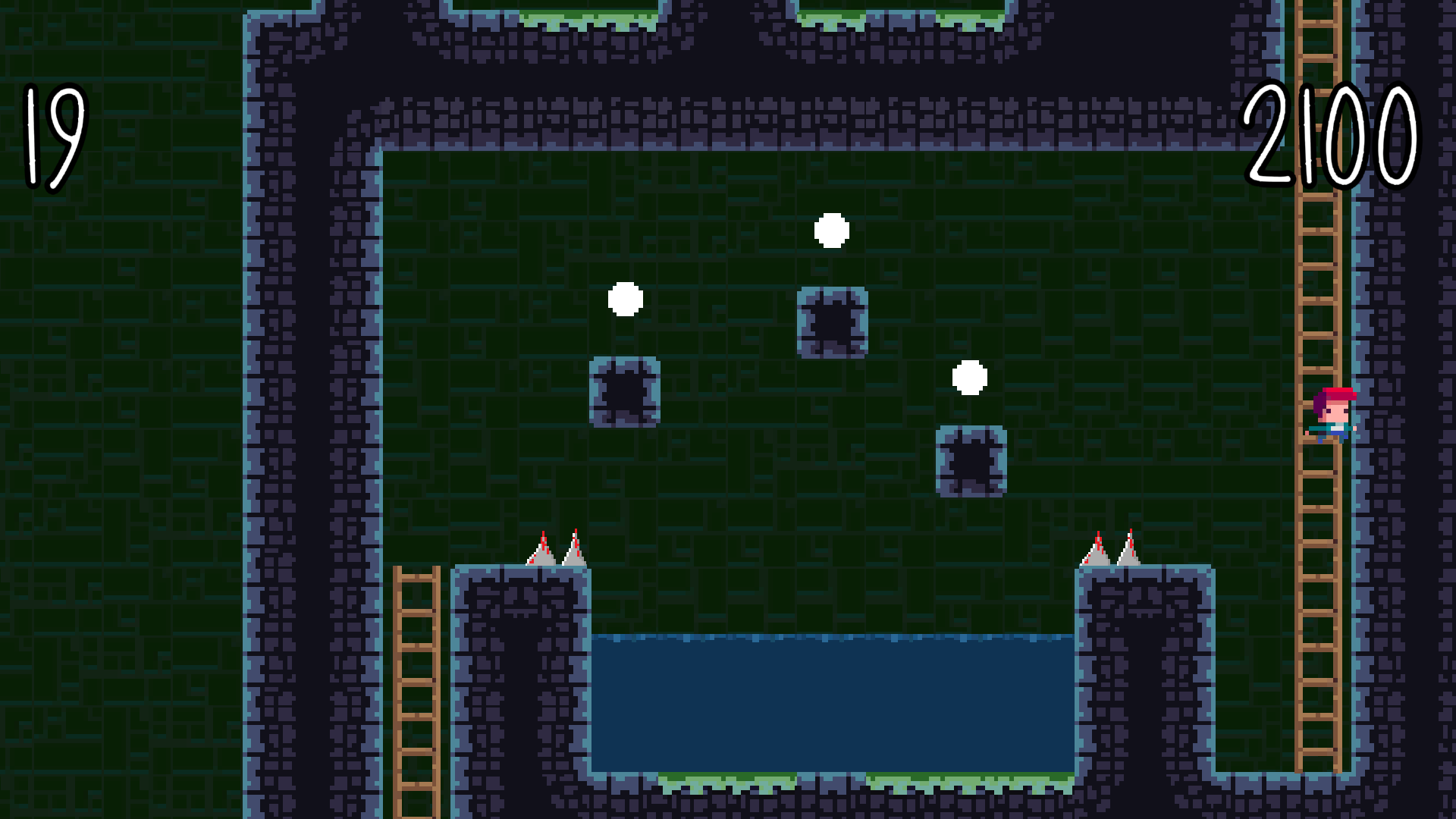Select the leftmost floating stone block
The height and width of the screenshot is (819, 1456).
pos(626,393)
